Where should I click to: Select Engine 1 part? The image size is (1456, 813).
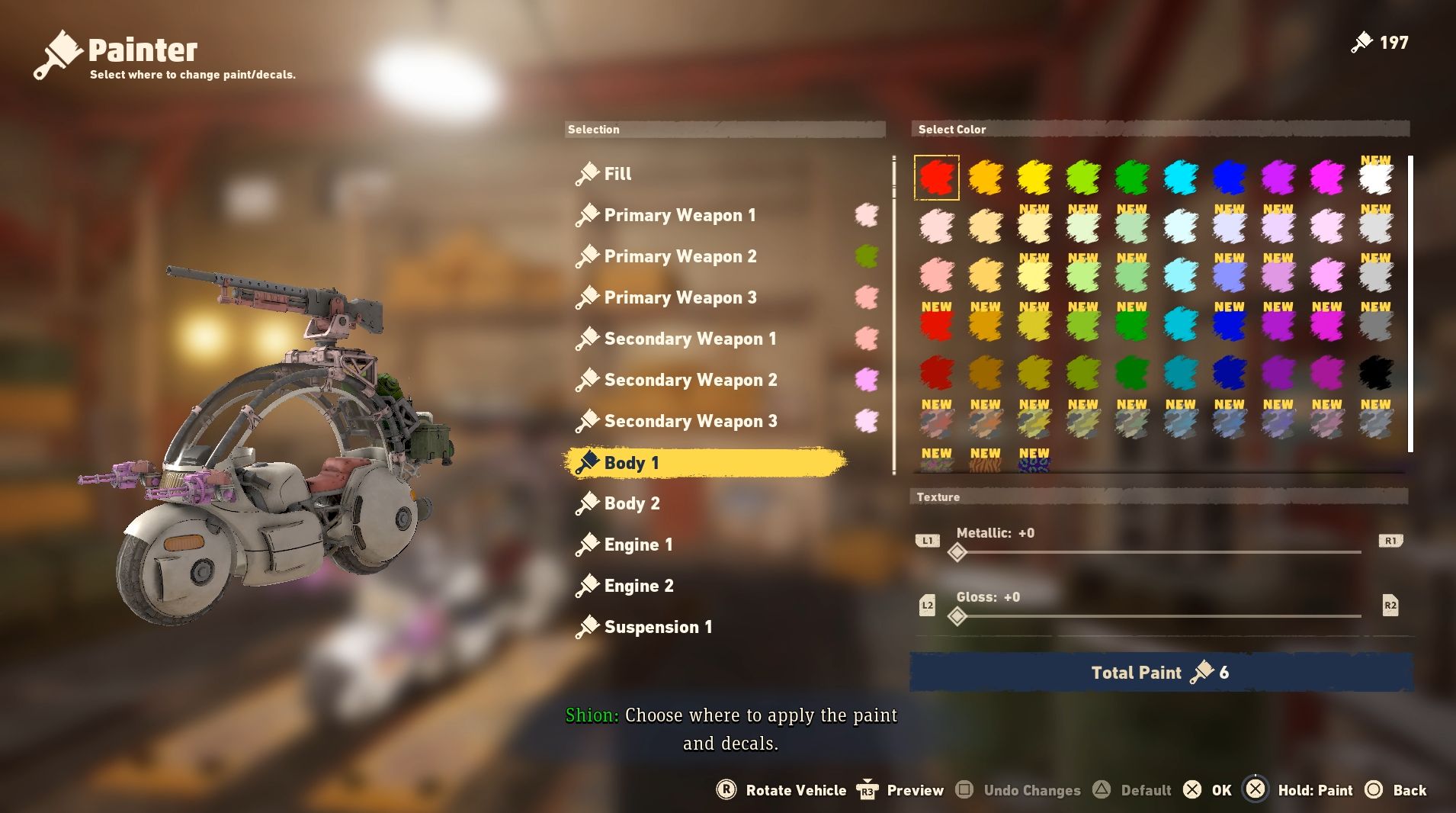[x=638, y=545]
